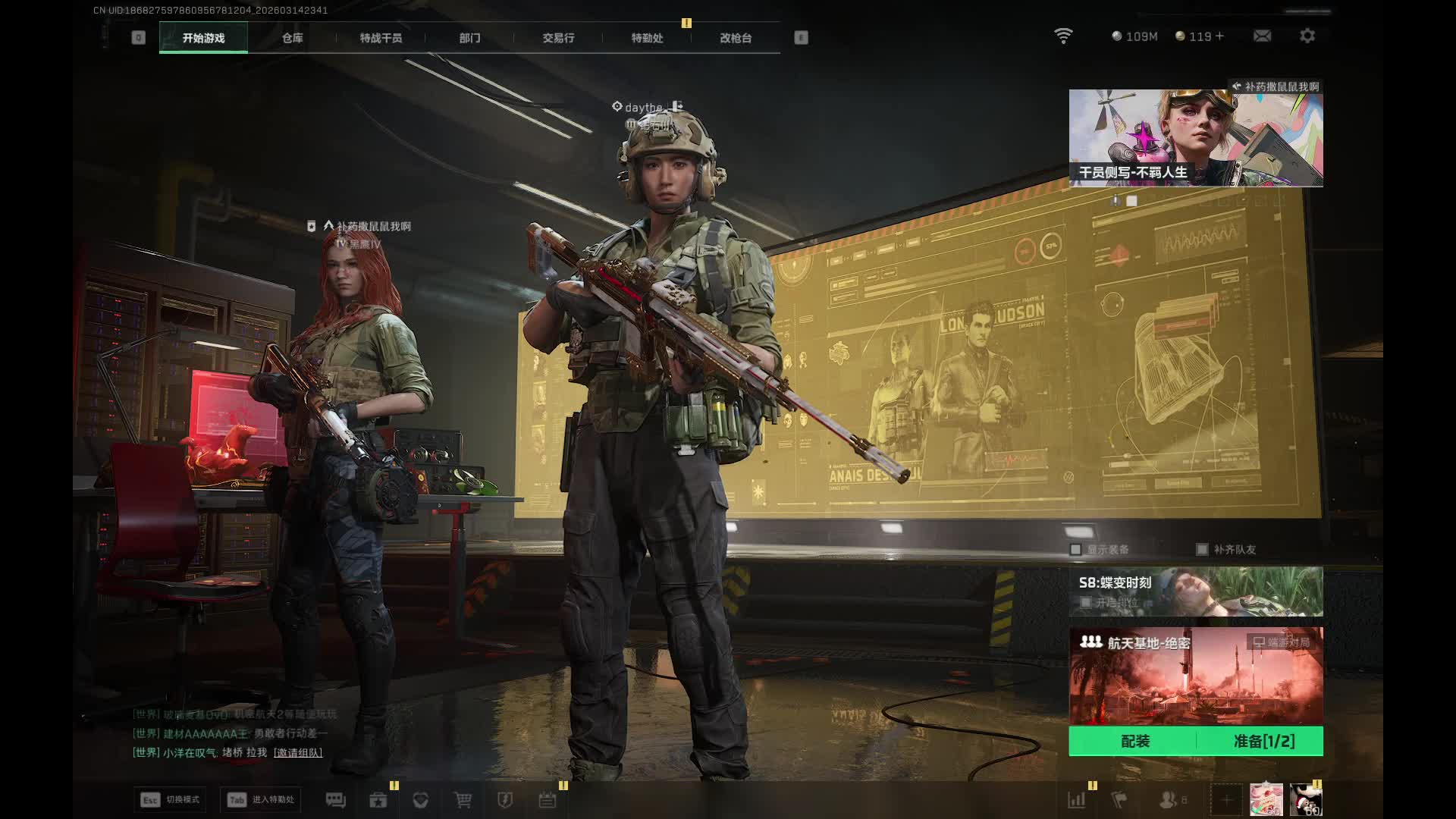Viewport: 1456px width, 819px height.
Task: Open the shopping cart store icon
Action: tap(463, 800)
